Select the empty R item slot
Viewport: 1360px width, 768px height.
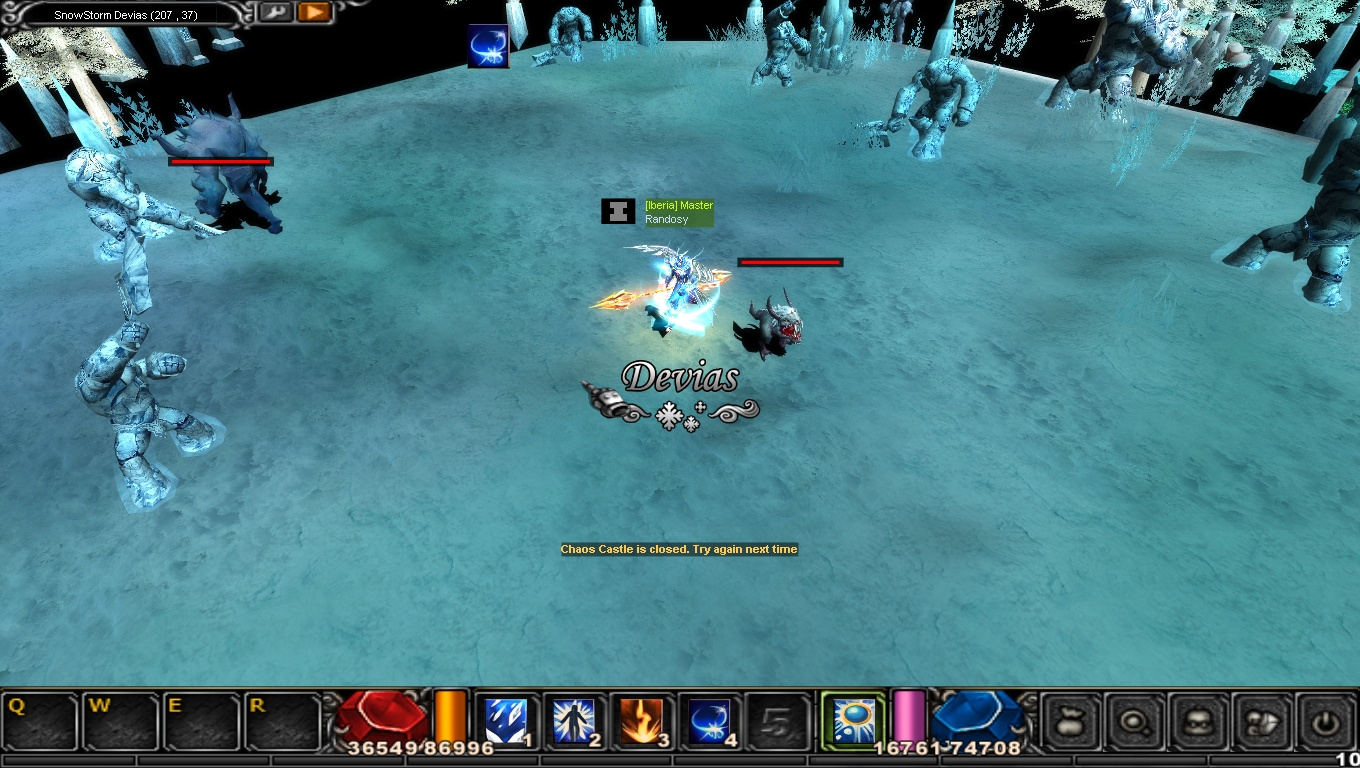point(282,721)
